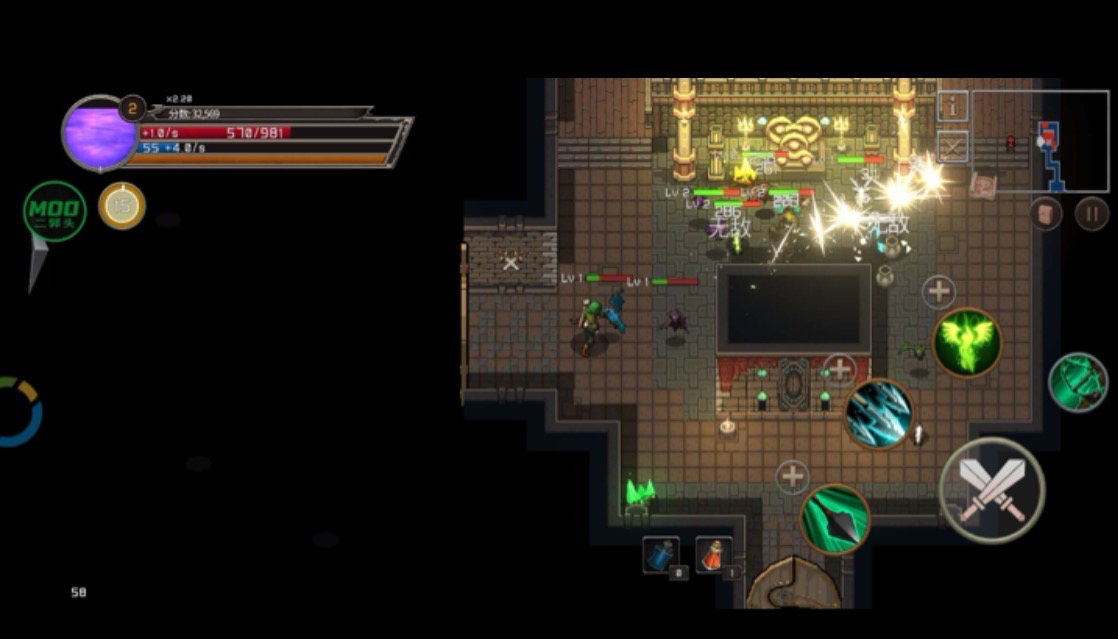Use the green arrowhead dash skill
The height and width of the screenshot is (639, 1118).
(835, 519)
